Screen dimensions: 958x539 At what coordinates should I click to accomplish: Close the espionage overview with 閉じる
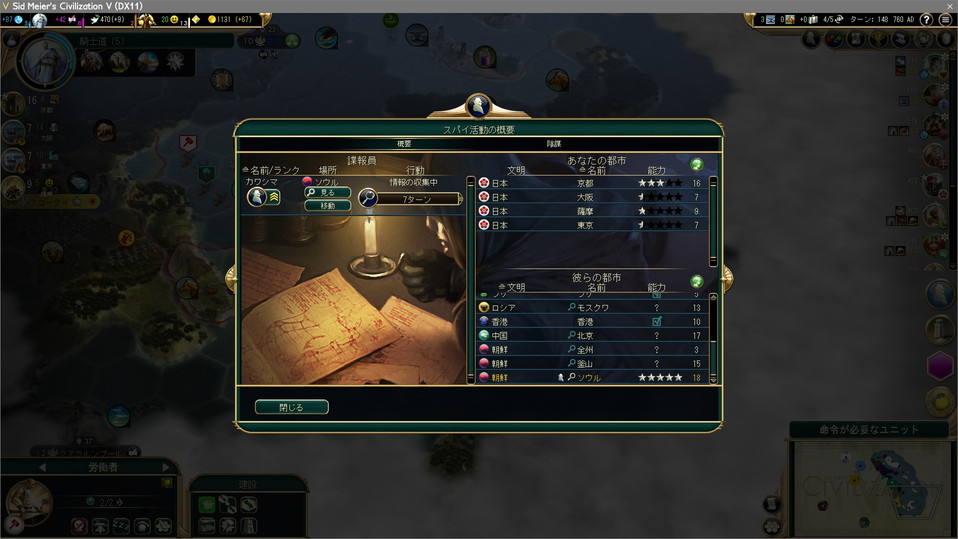pyautogui.click(x=291, y=407)
